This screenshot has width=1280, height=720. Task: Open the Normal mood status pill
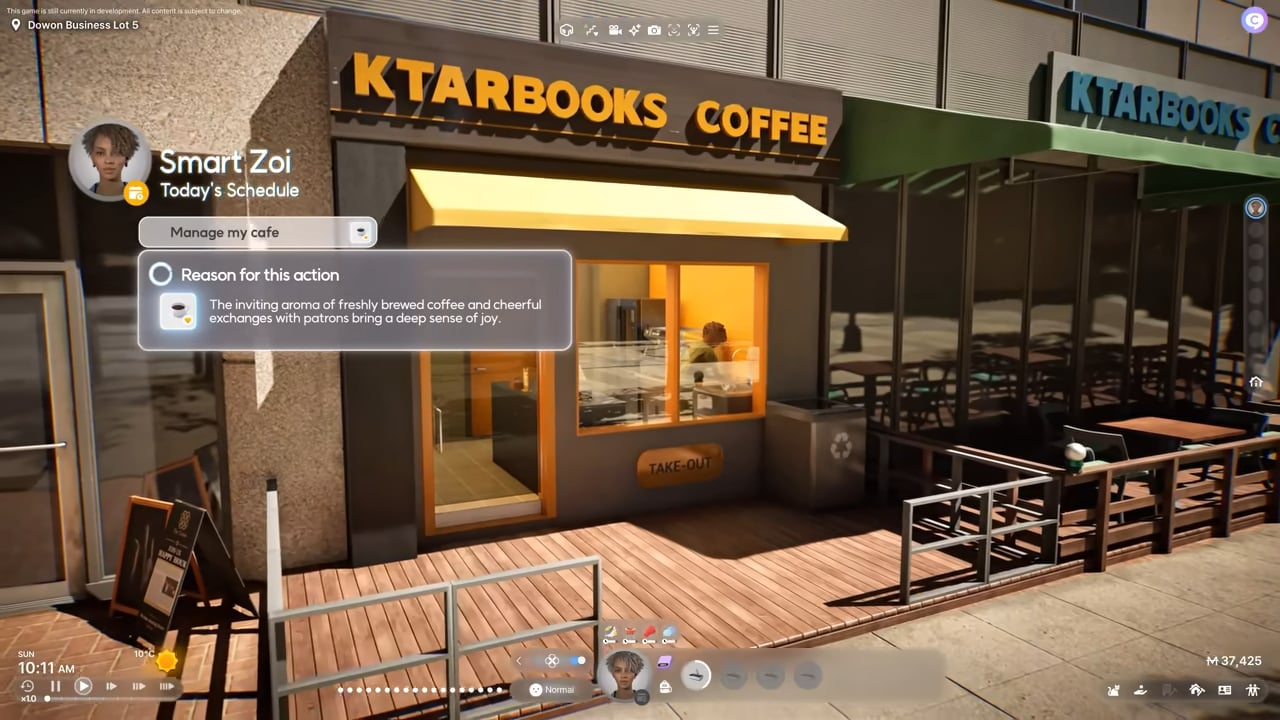[x=552, y=689]
